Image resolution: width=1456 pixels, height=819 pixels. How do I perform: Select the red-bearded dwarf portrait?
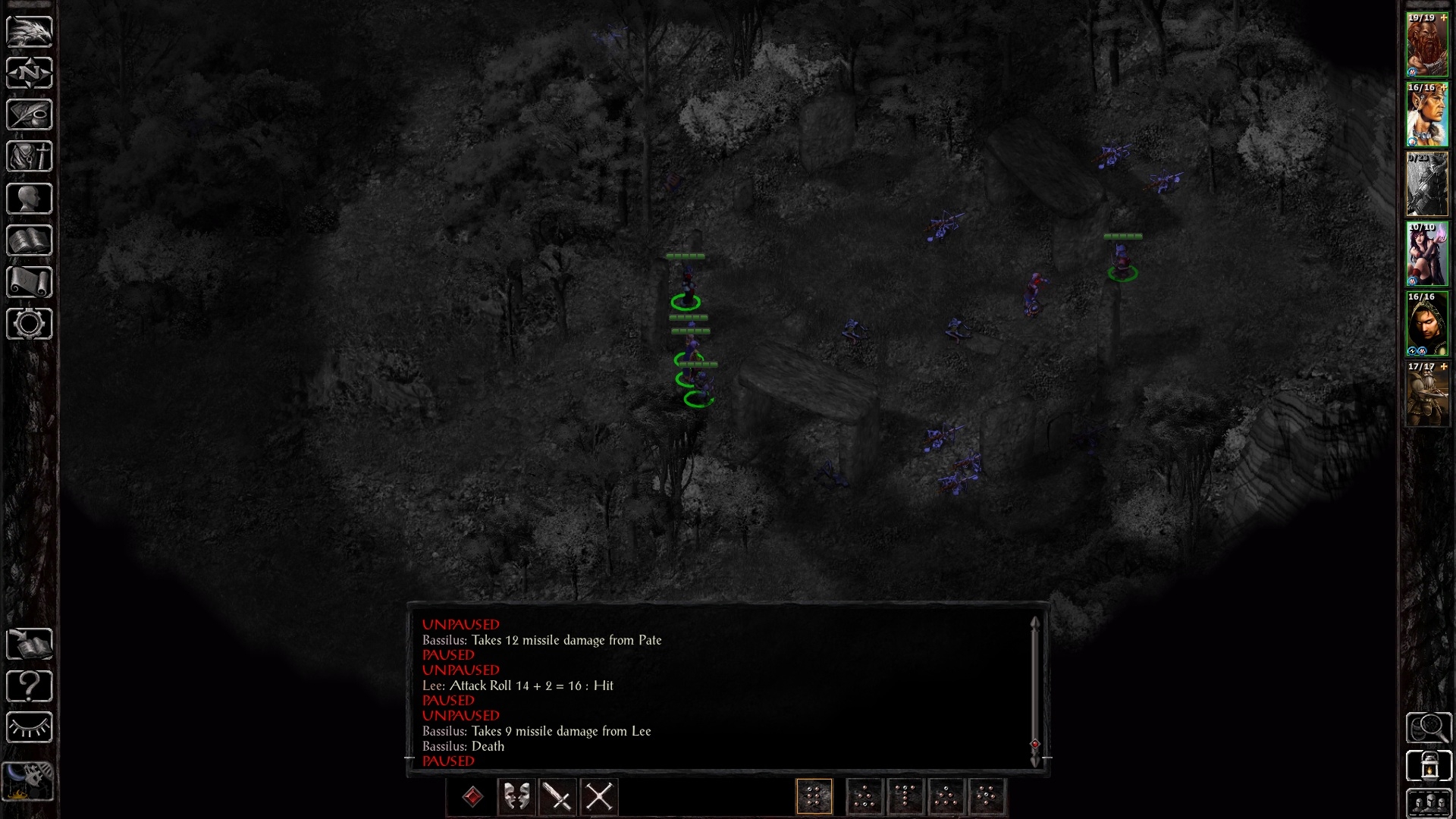(x=1427, y=45)
